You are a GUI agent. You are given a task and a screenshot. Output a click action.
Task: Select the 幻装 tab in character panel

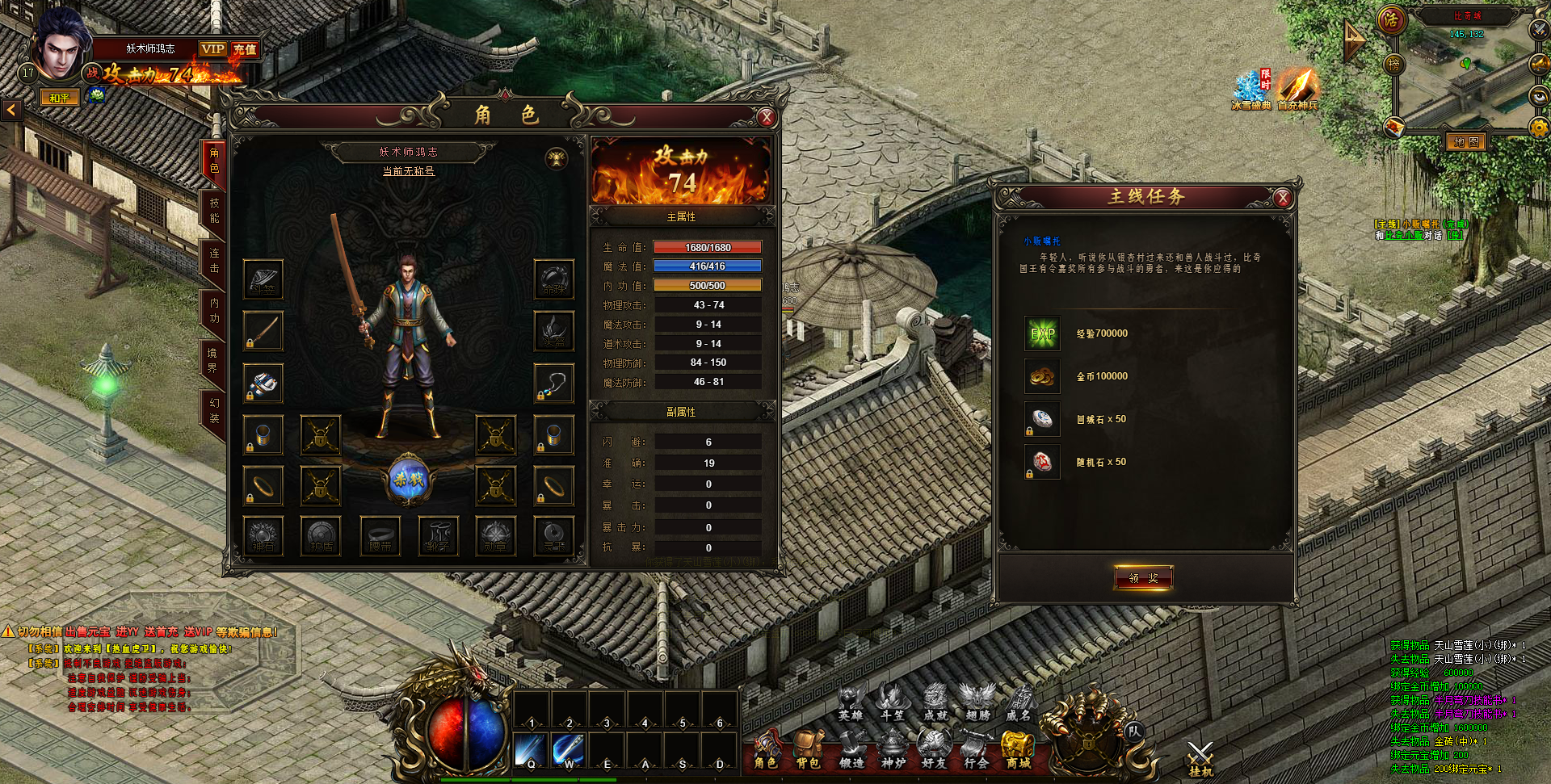(x=214, y=410)
